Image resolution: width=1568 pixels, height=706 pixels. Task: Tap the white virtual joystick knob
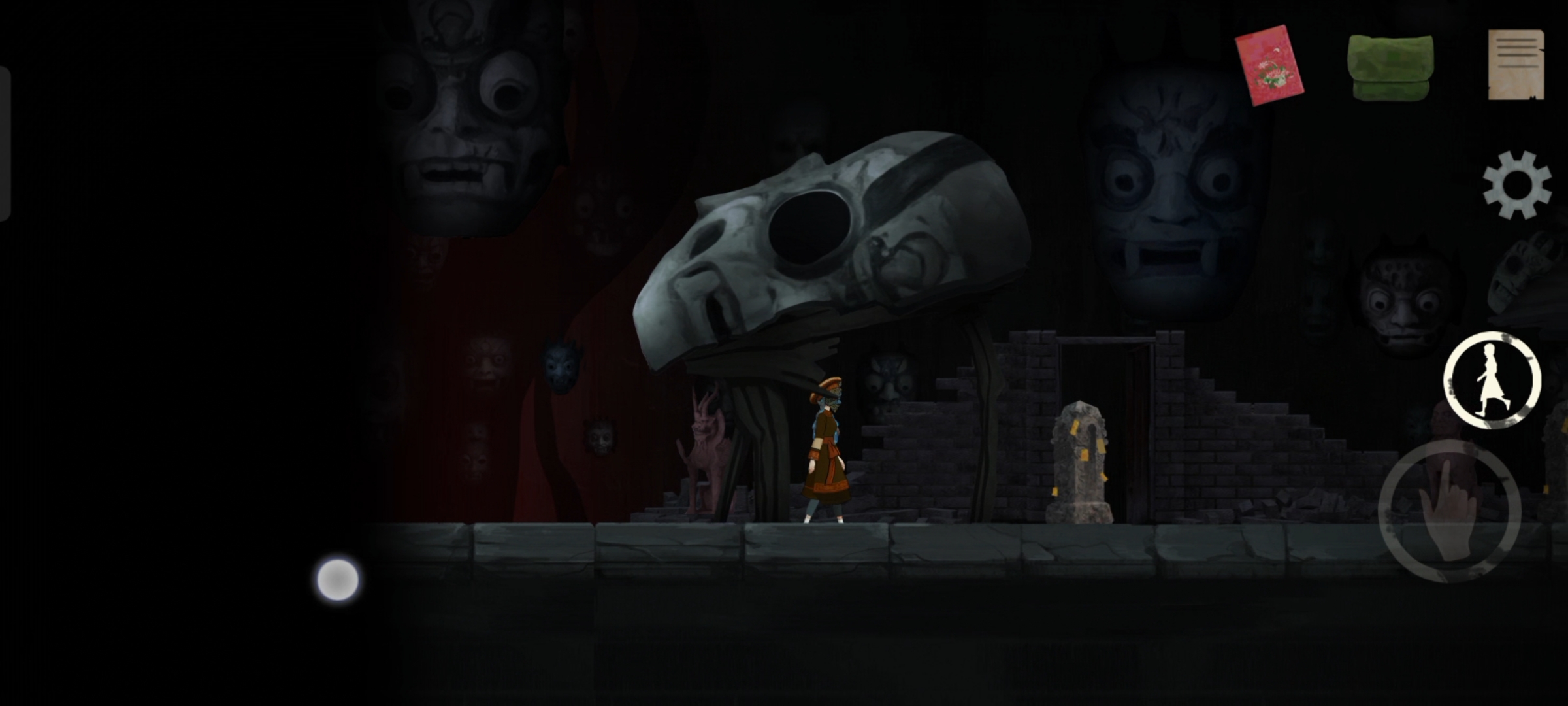[338, 579]
